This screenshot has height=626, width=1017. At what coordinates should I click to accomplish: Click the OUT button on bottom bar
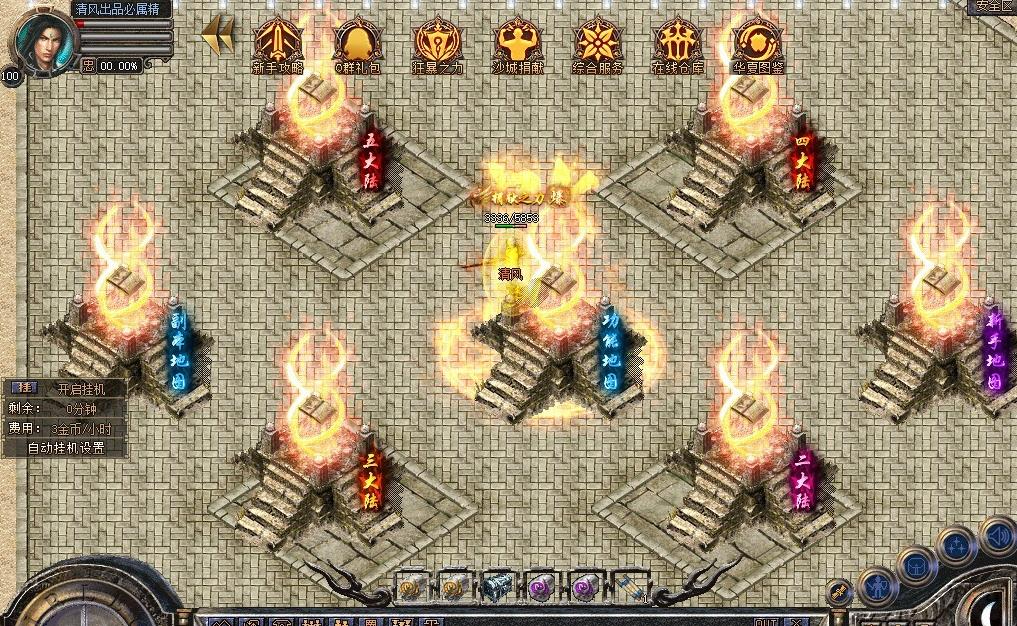(767, 622)
